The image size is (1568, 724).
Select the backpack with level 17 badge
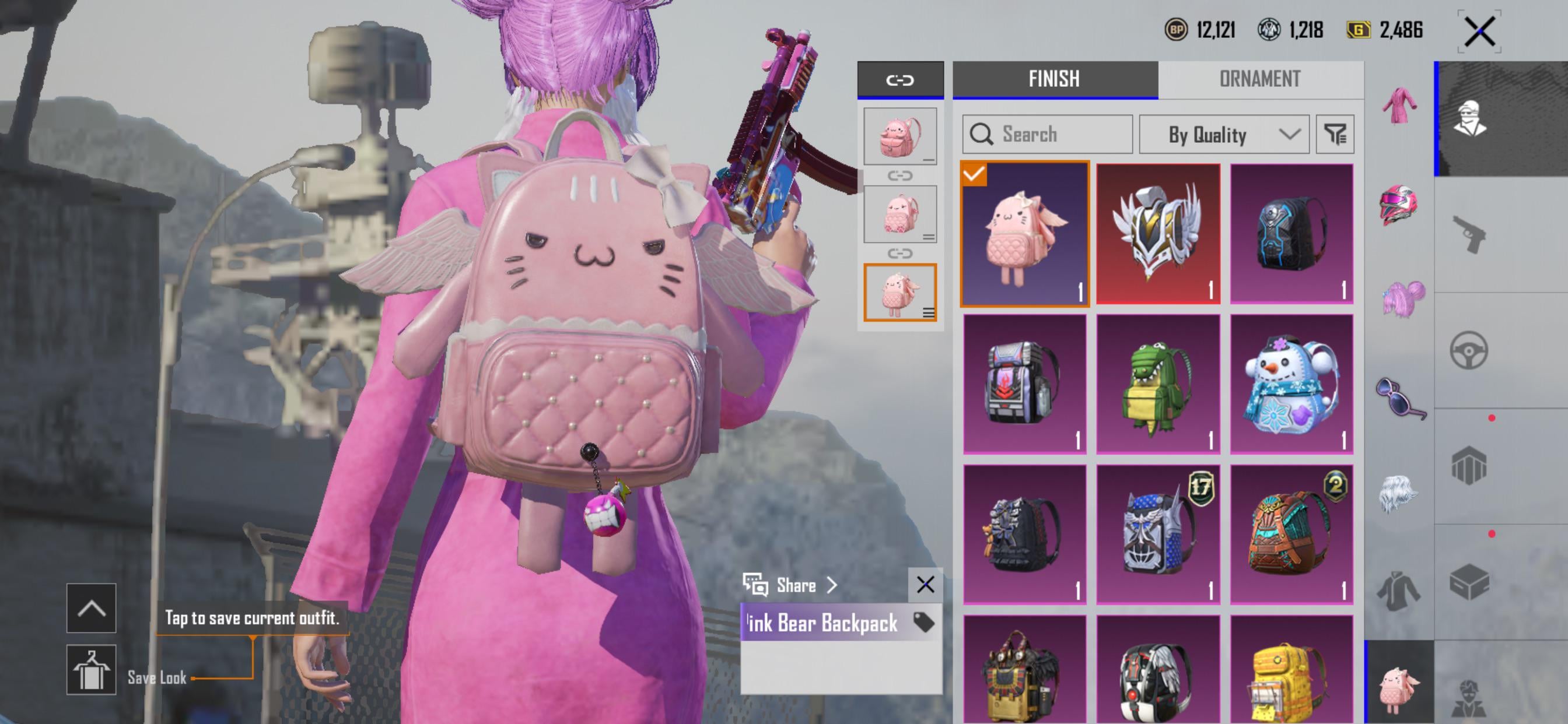coord(1158,534)
